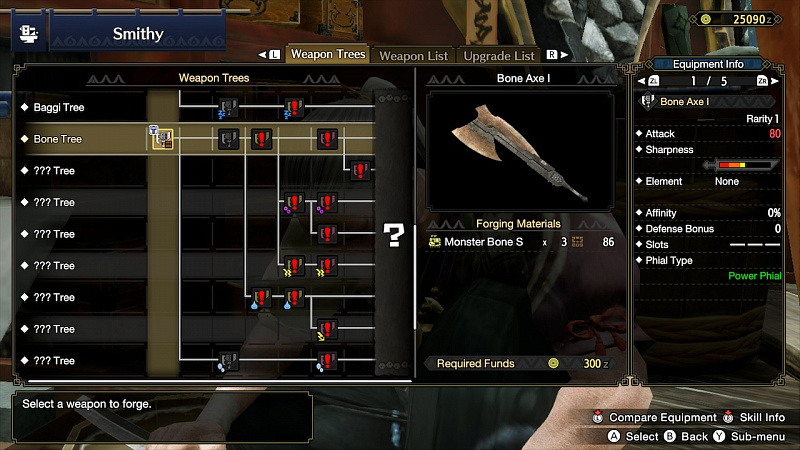Click the large question mark column

click(394, 235)
